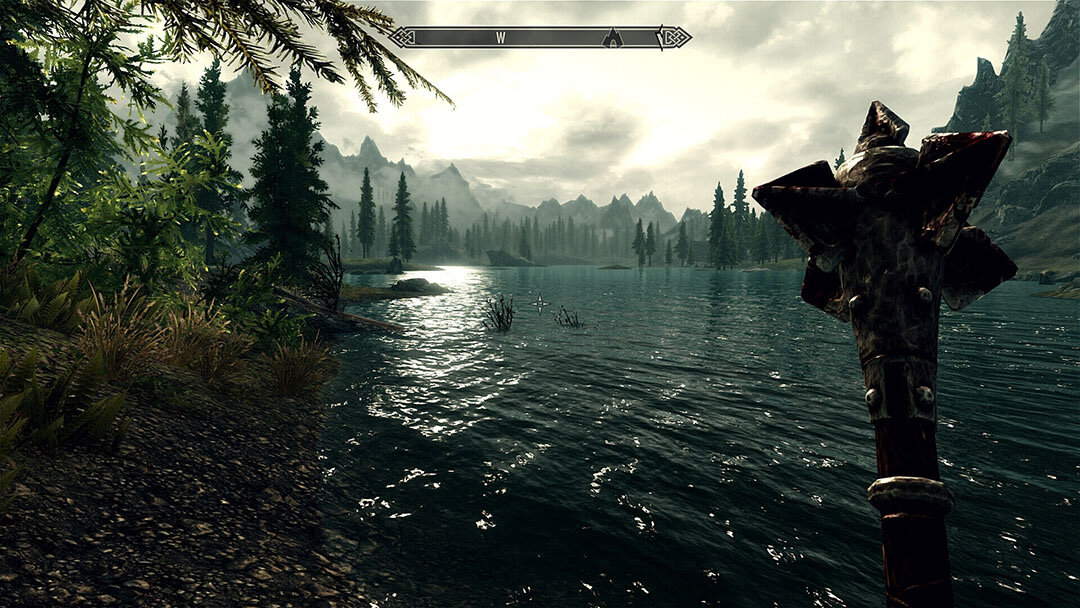The image size is (1080, 608).
Task: Select the W heading on the compass bar
Action: [x=500, y=38]
